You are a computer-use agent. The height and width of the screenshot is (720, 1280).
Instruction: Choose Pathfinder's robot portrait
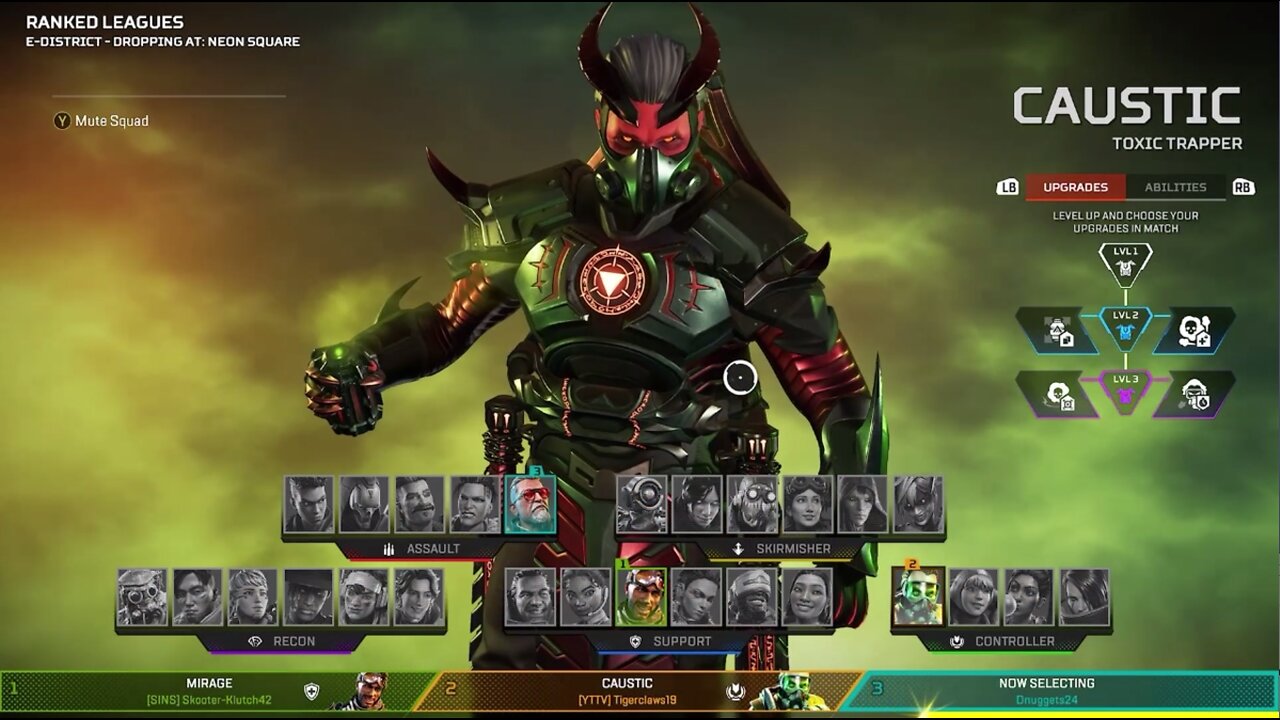coord(642,504)
